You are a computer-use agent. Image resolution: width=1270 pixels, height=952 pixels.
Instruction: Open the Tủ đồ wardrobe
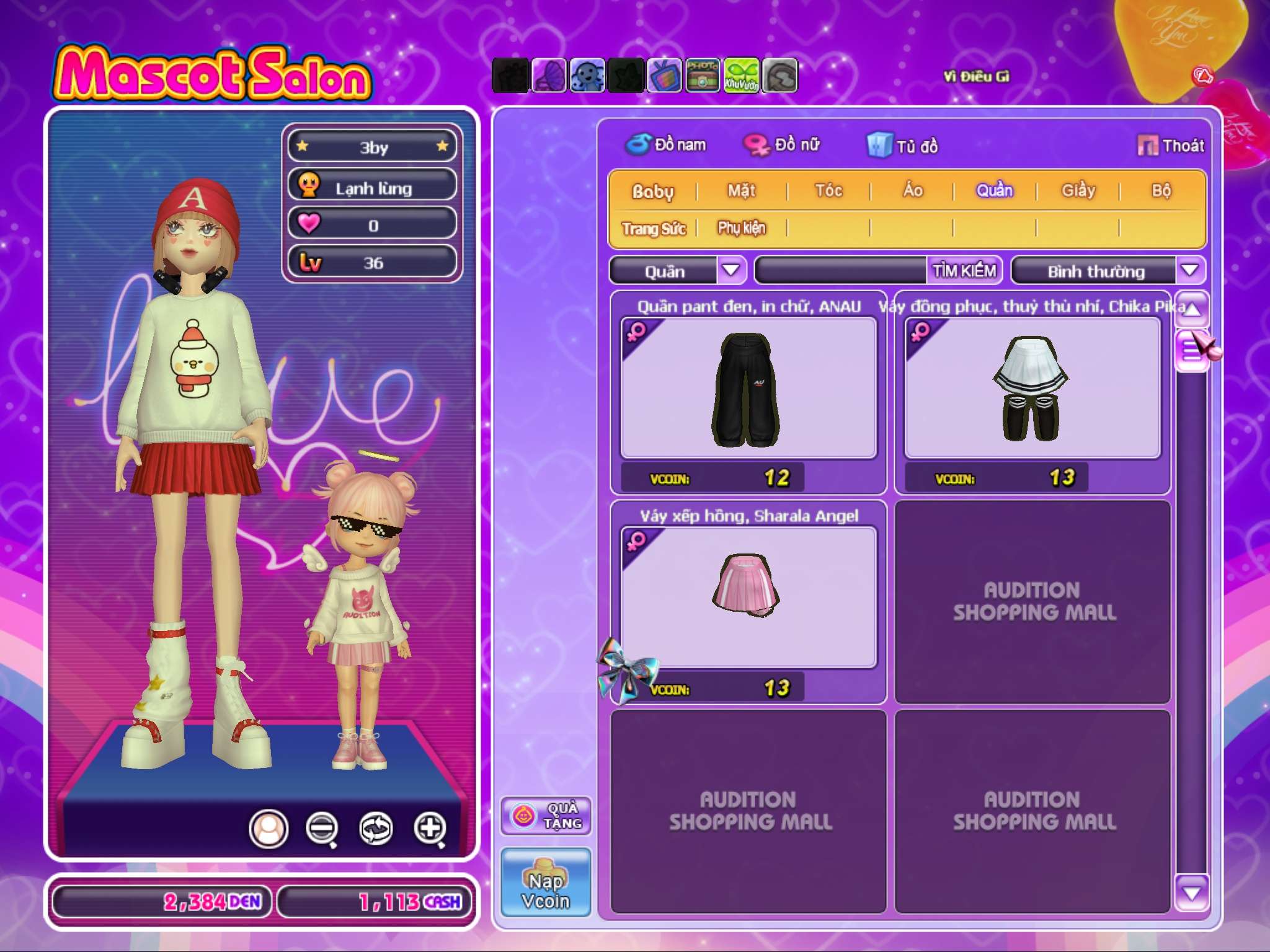(903, 146)
